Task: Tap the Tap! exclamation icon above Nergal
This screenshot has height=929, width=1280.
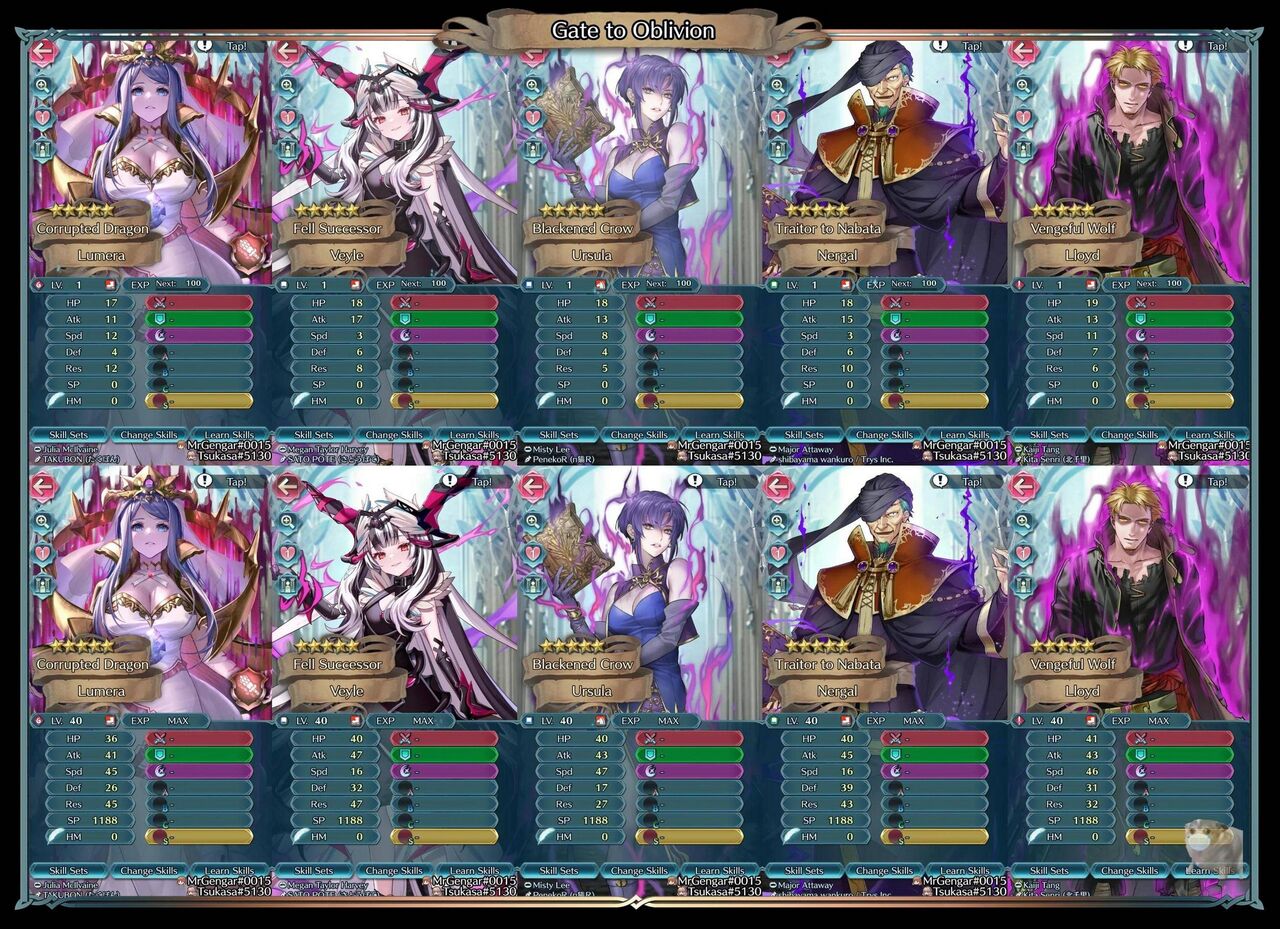Action: 938,44
